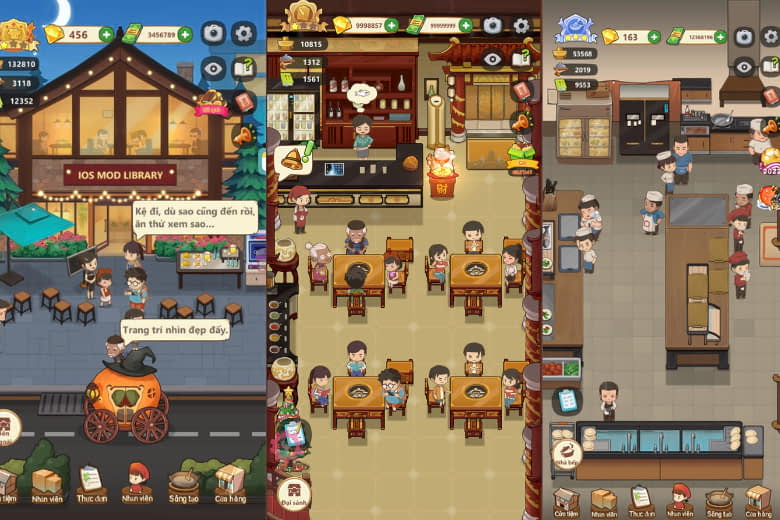The image size is (780, 520).
Task: Tap the plus next to 9998857 gems
Action: pos(391,25)
